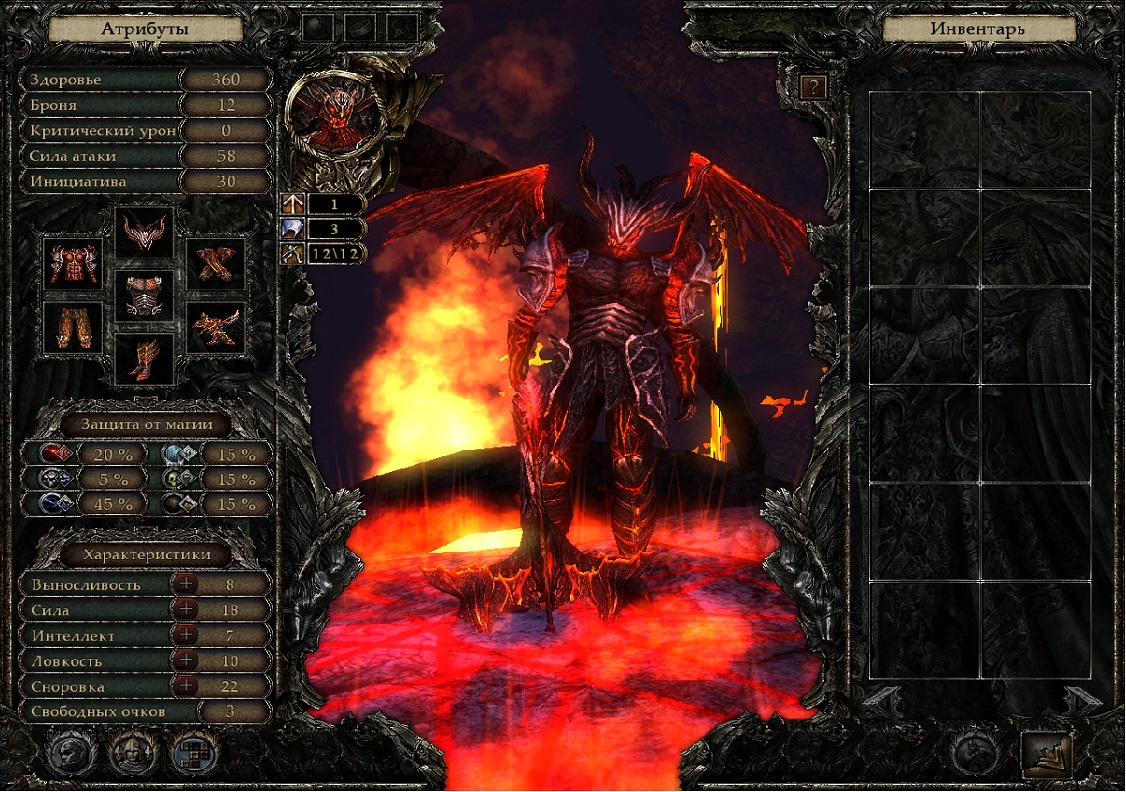Screen dimensions: 1126x792
Task: Select the crossed gauntlets equipment slot
Action: (x=216, y=264)
